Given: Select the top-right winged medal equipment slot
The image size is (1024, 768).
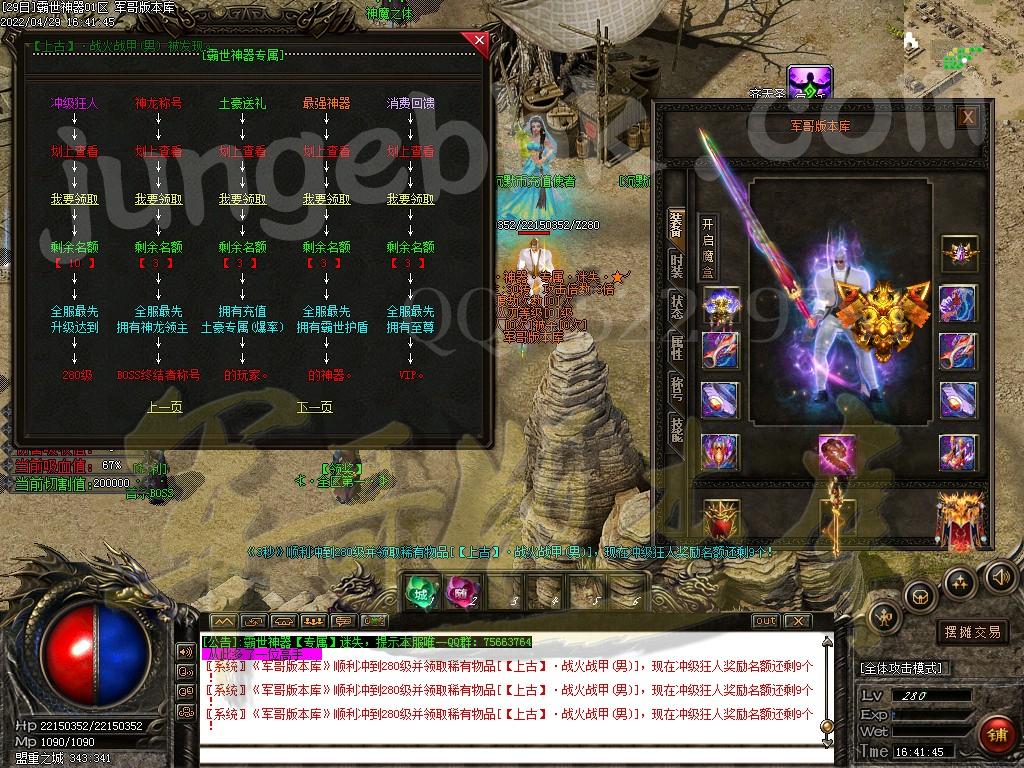Looking at the screenshot, I should [x=957, y=255].
